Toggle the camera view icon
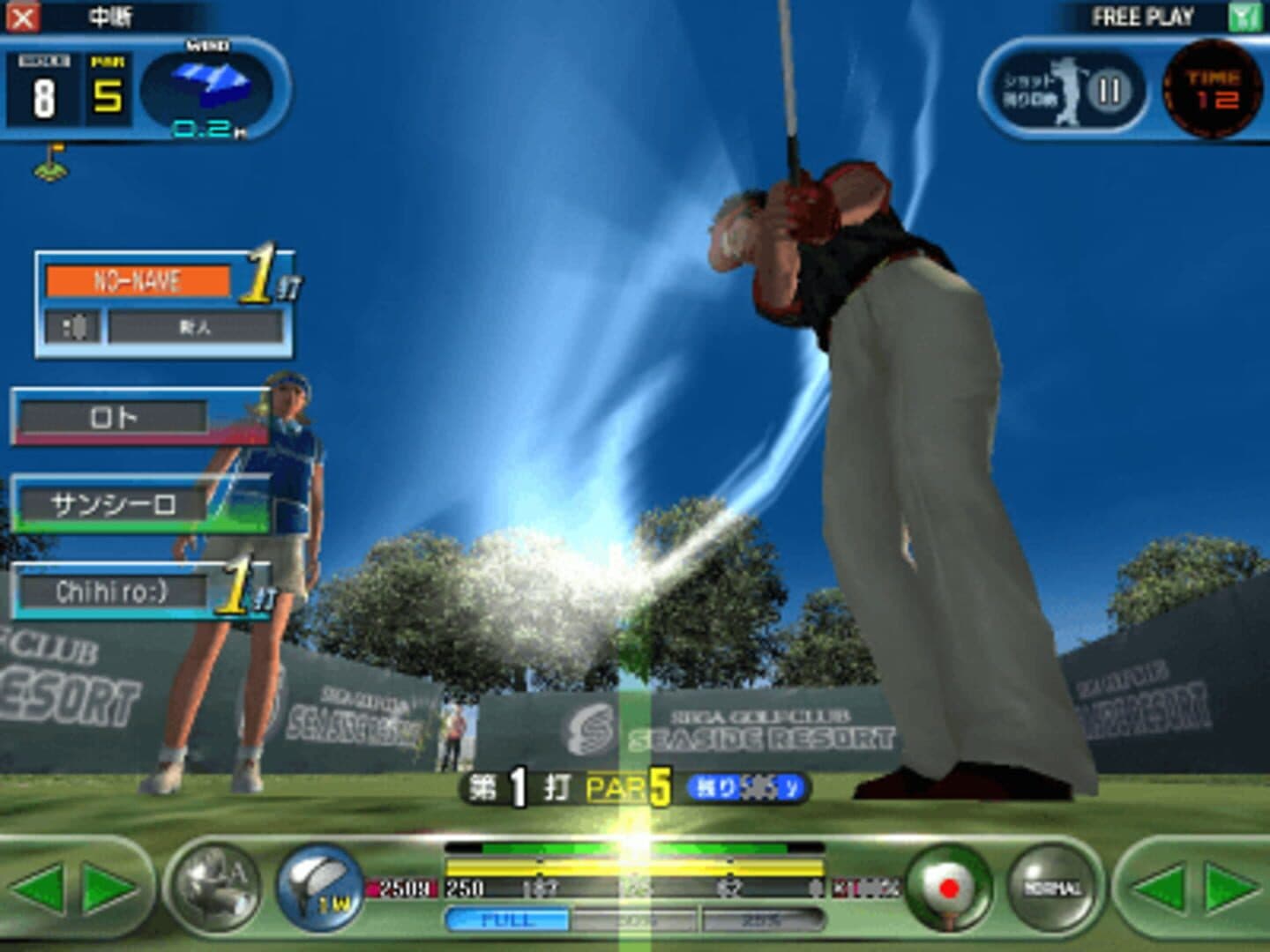 (x=215, y=885)
